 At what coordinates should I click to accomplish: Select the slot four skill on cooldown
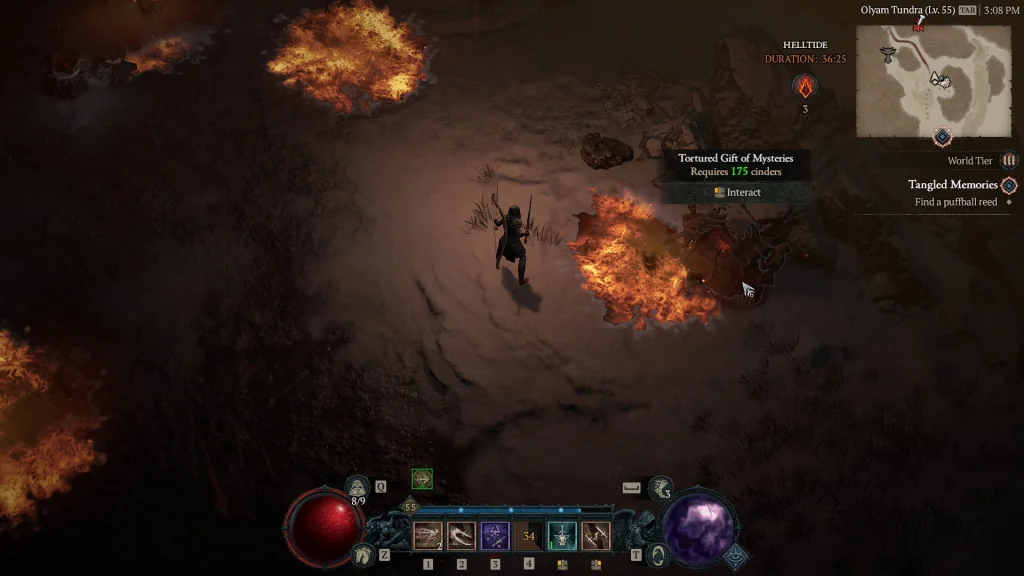(x=529, y=536)
